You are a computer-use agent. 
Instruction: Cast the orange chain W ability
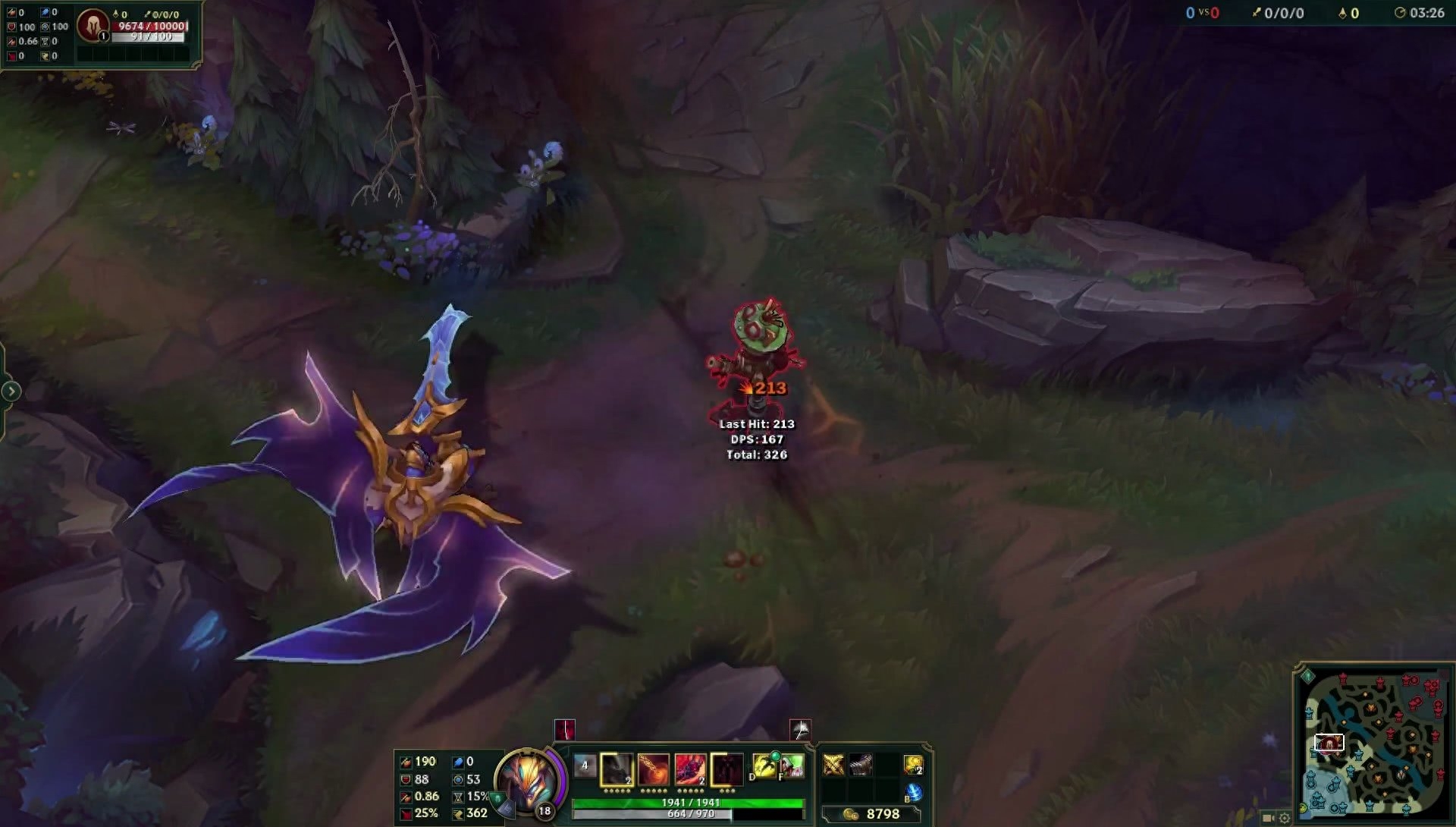point(654,769)
